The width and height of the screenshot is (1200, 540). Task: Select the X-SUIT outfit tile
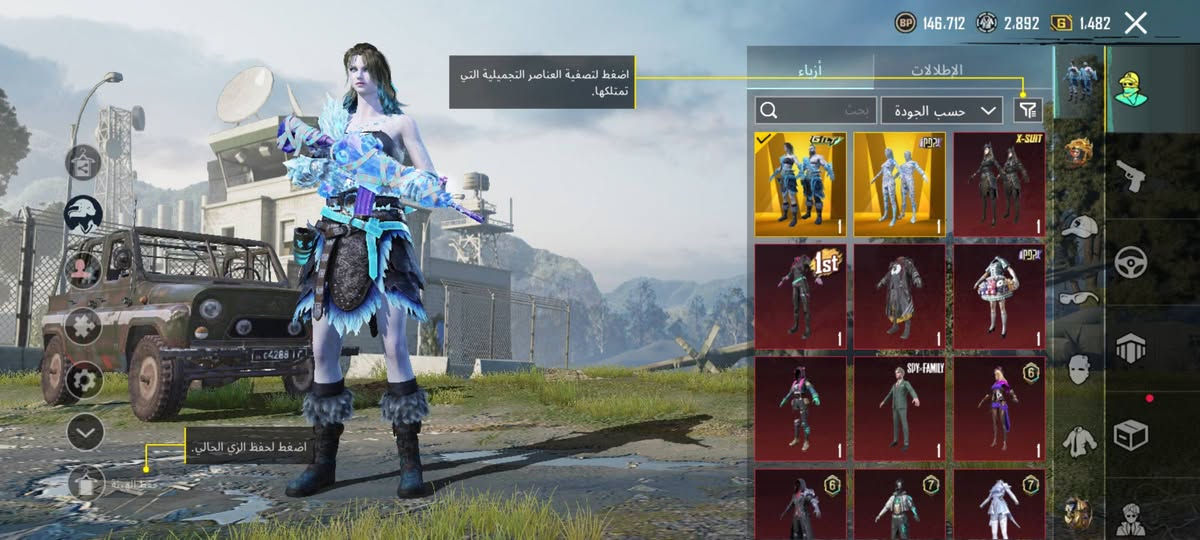coord(999,184)
